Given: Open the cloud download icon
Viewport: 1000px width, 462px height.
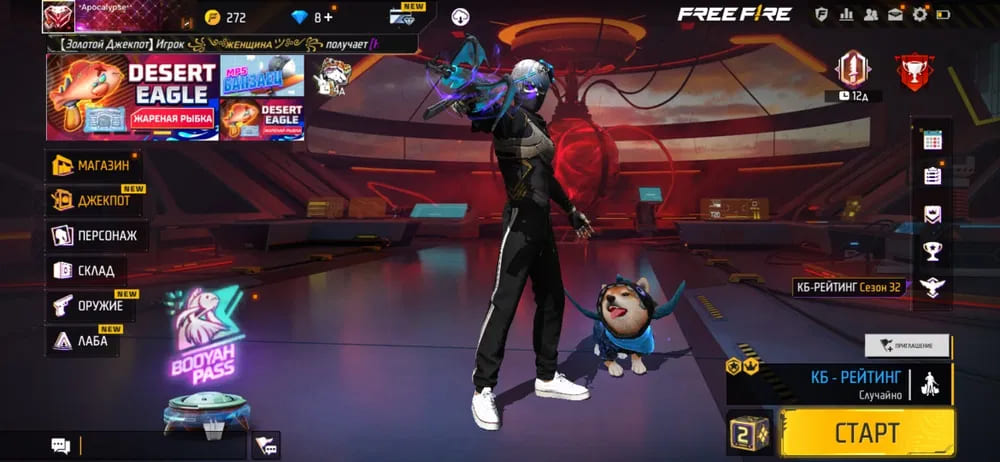Looking at the screenshot, I should pyautogui.click(x=460, y=16).
